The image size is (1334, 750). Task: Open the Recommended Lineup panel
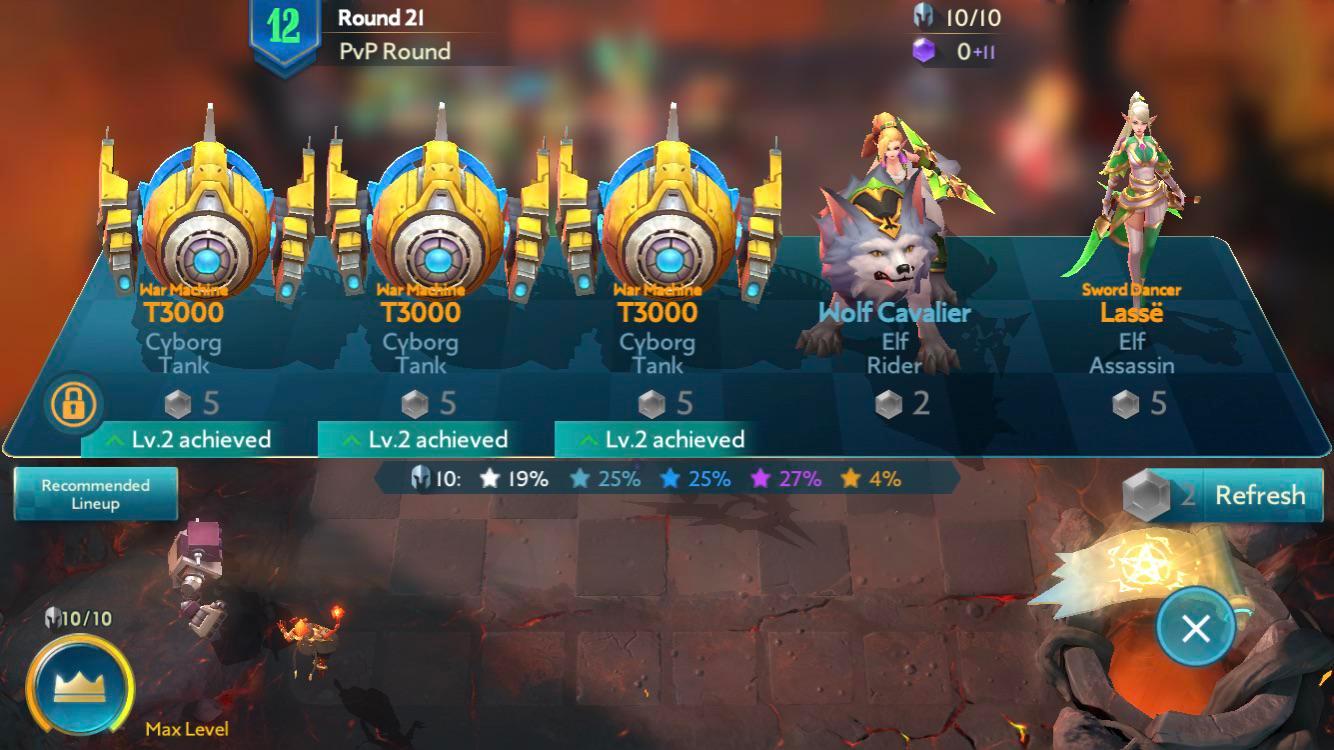[97, 492]
